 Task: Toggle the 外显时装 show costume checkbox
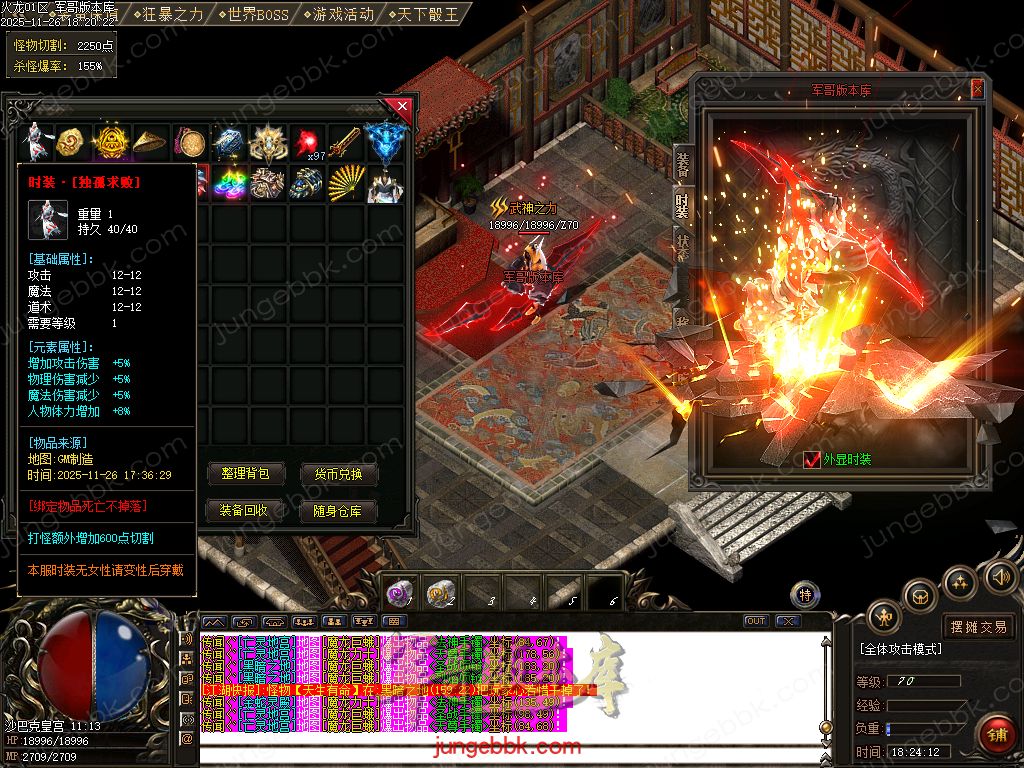[812, 460]
